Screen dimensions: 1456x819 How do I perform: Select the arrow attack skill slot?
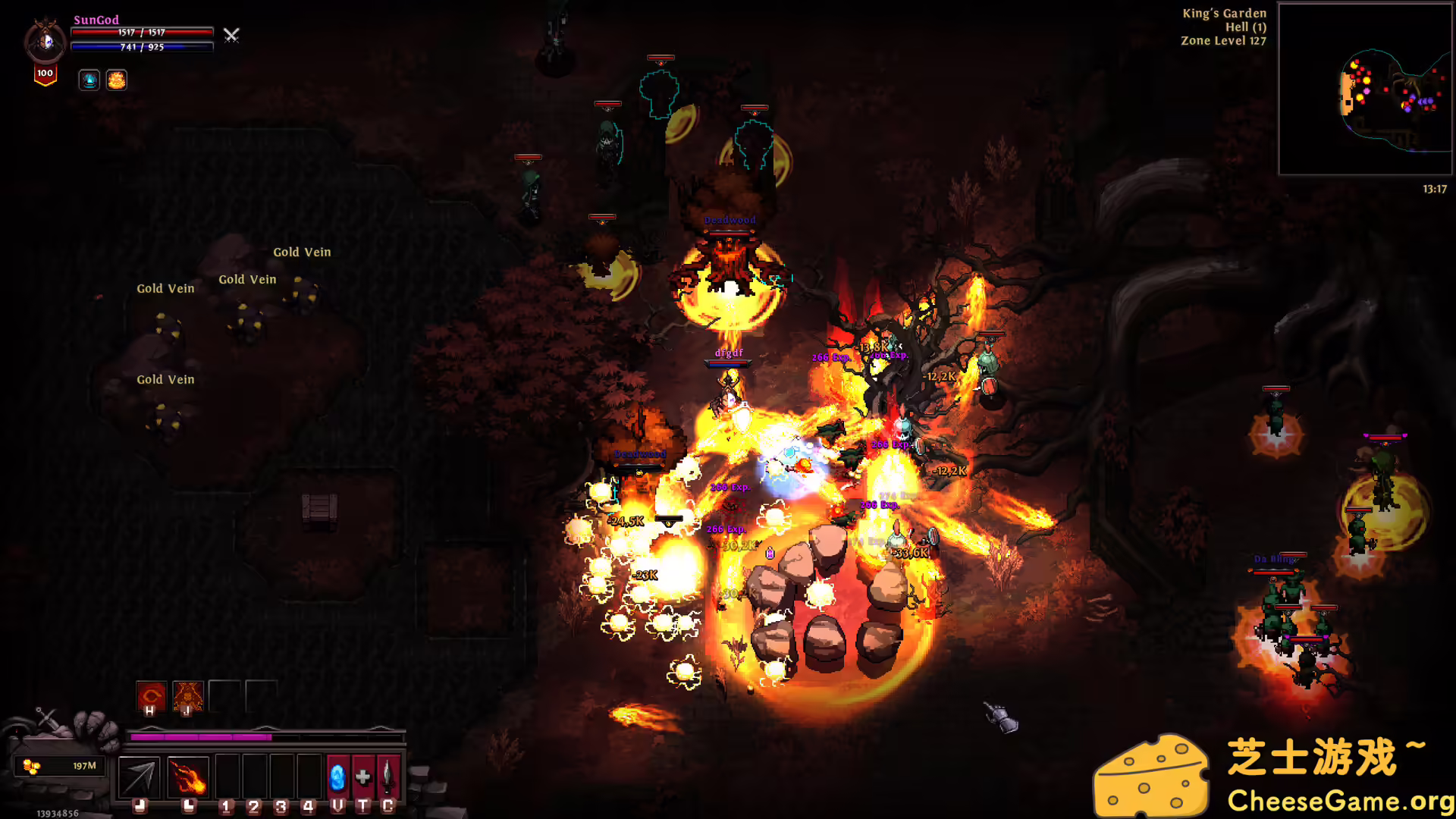tap(140, 777)
